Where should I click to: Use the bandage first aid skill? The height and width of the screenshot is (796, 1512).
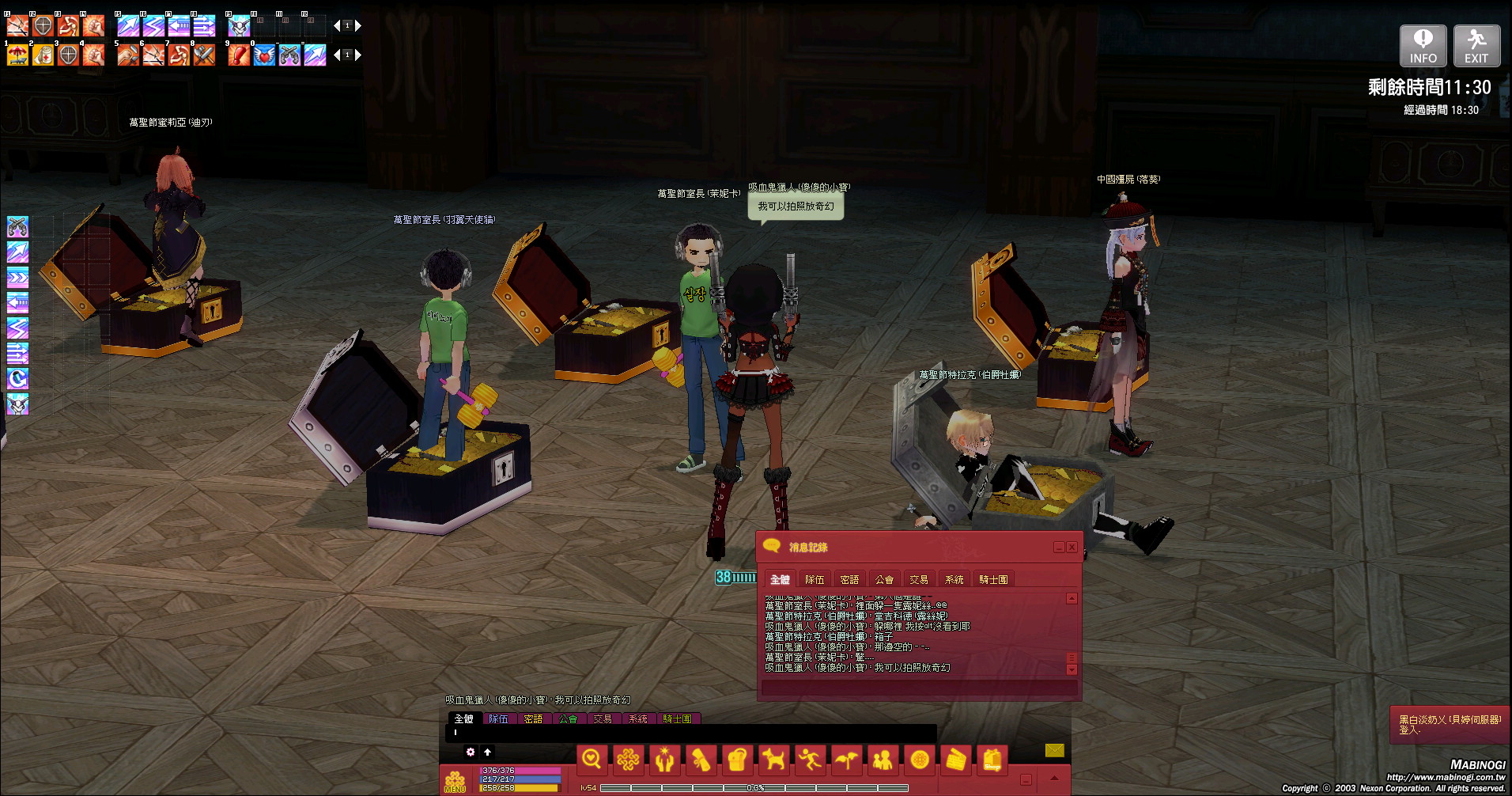[43, 55]
